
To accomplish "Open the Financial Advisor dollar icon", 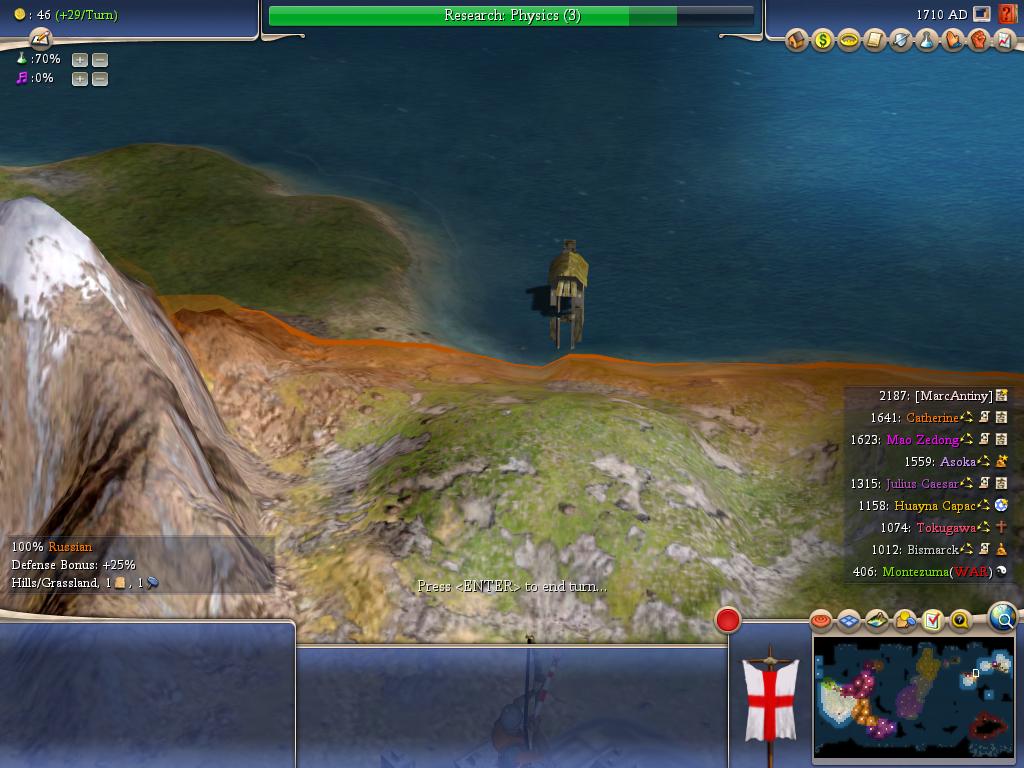I will (x=823, y=41).
